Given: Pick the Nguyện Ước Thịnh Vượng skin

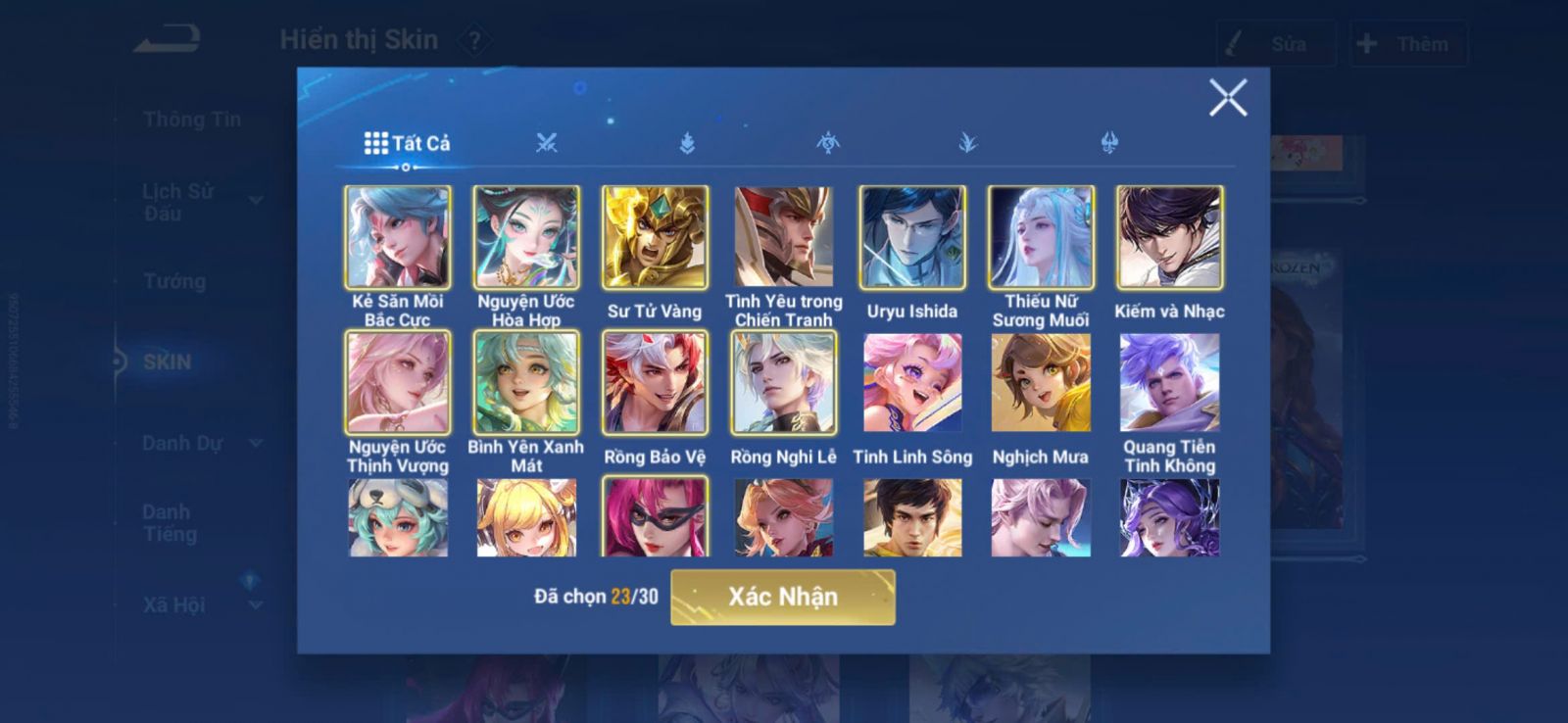Looking at the screenshot, I should click(398, 382).
